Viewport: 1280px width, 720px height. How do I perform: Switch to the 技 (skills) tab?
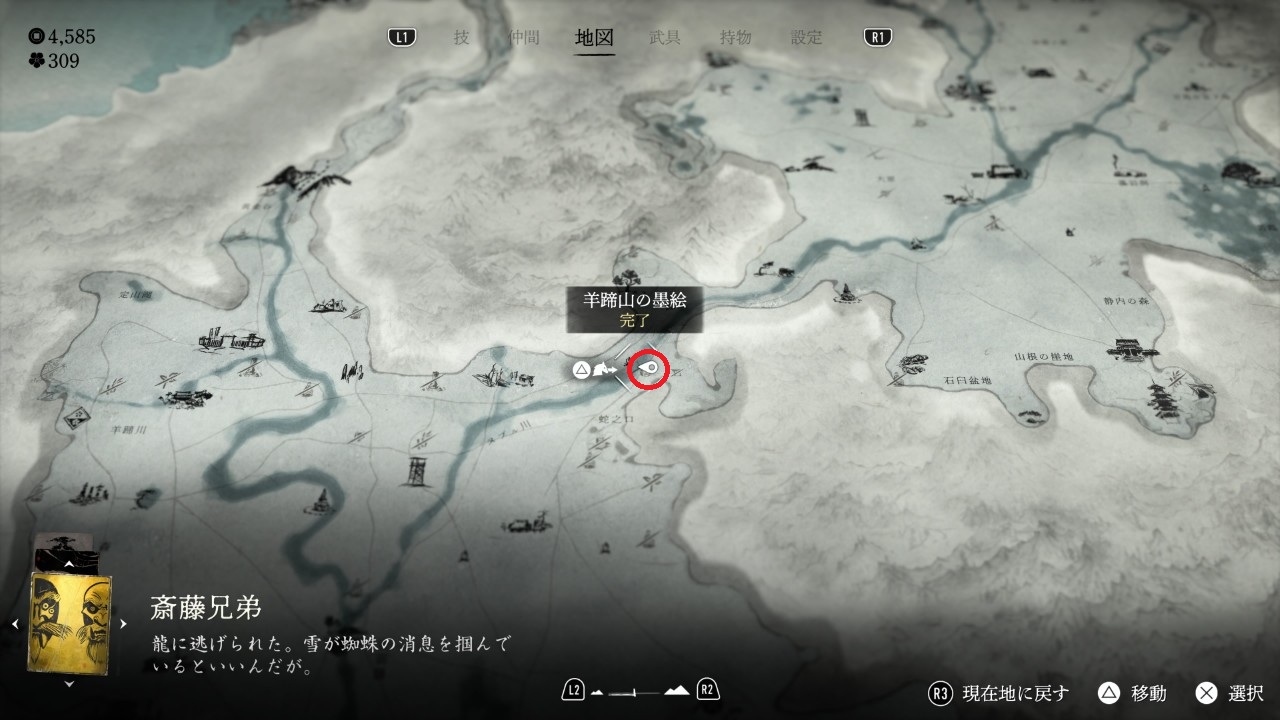[x=461, y=38]
